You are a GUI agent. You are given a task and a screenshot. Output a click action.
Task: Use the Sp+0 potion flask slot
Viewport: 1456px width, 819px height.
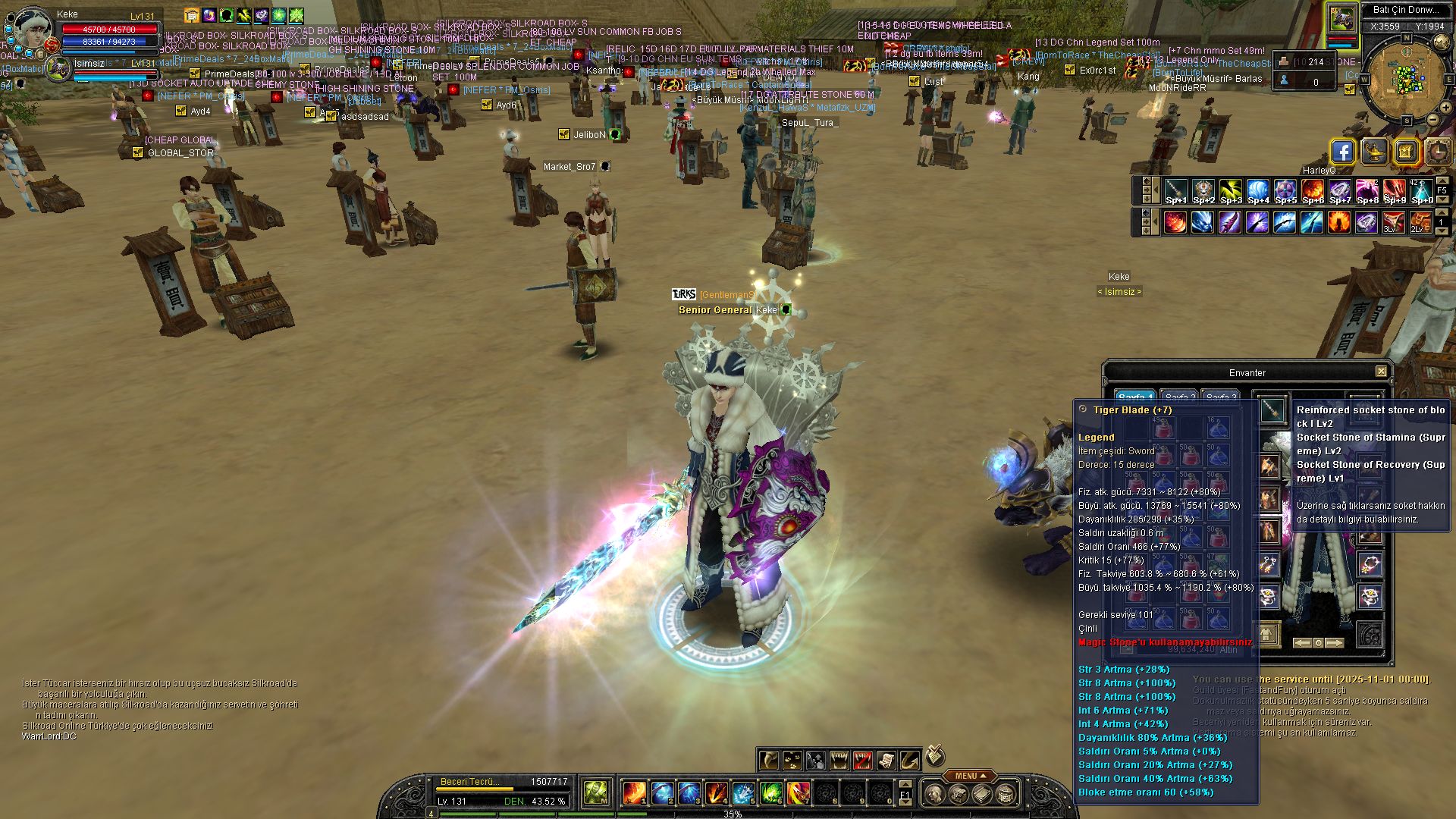click(x=1422, y=192)
